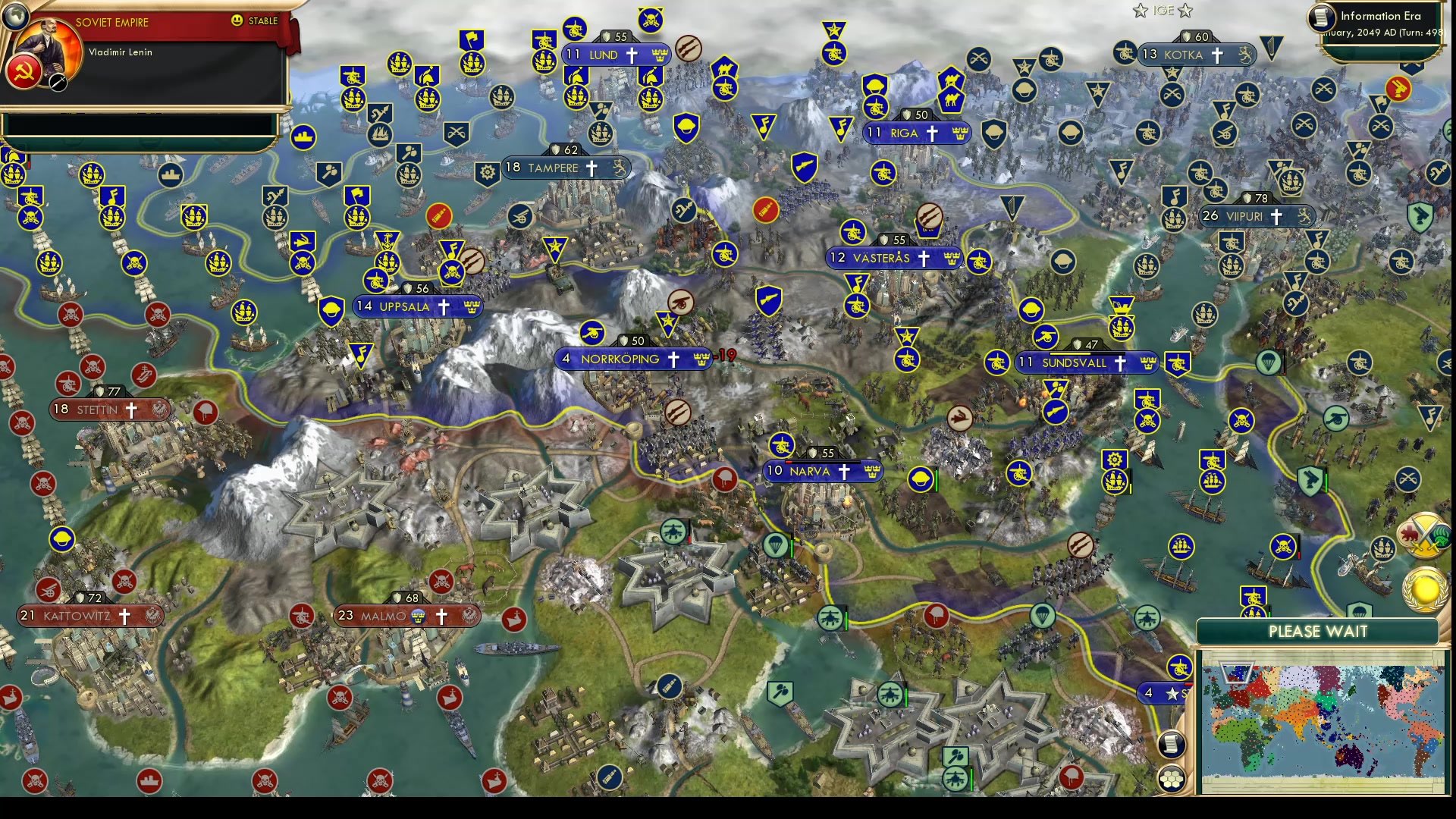Click the globe icon in the top-left corner
The height and width of the screenshot is (819, 1456).
(17, 15)
